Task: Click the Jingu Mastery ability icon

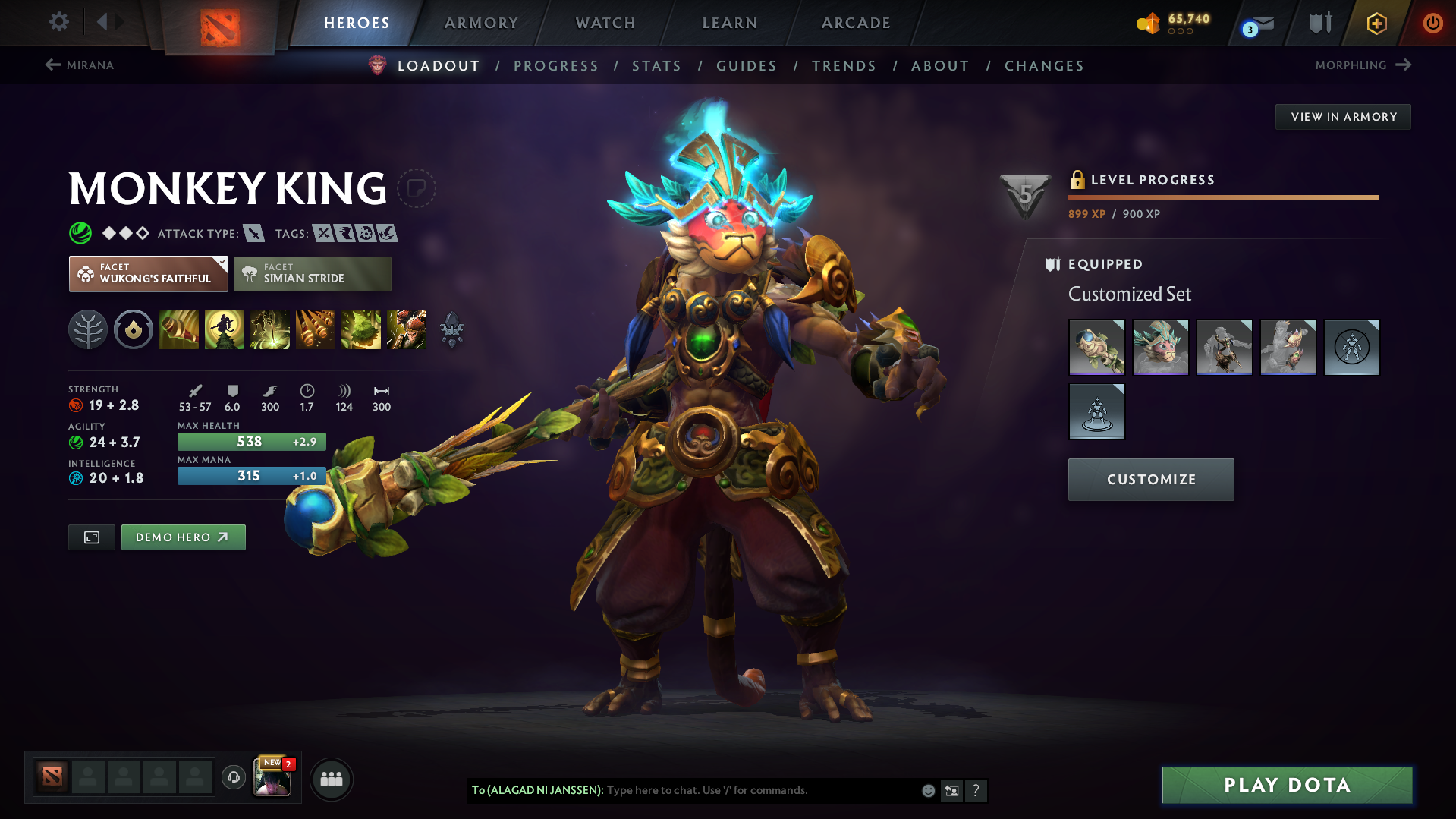Action: (315, 329)
